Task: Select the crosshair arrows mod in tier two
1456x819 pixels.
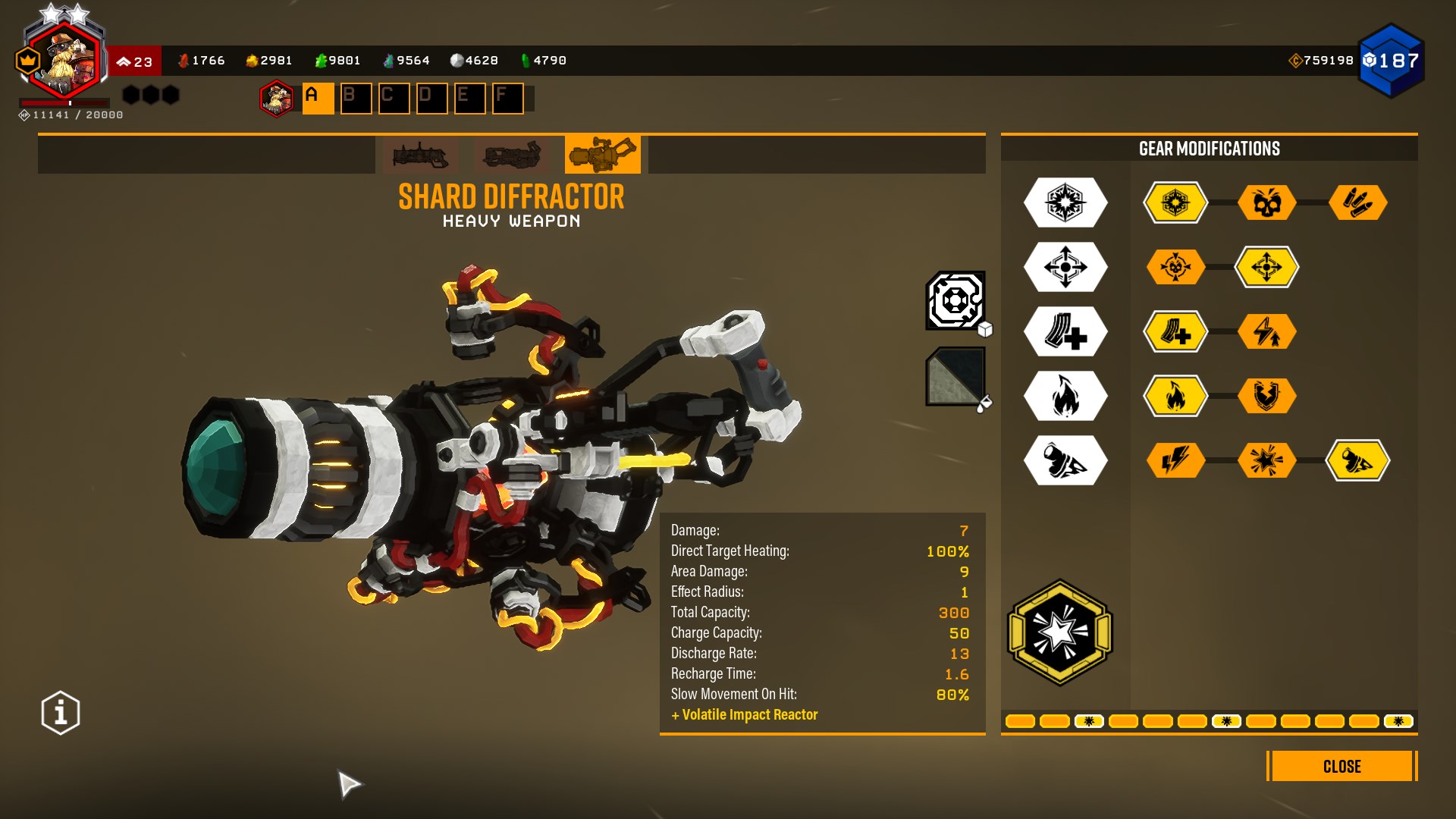Action: coord(1266,267)
